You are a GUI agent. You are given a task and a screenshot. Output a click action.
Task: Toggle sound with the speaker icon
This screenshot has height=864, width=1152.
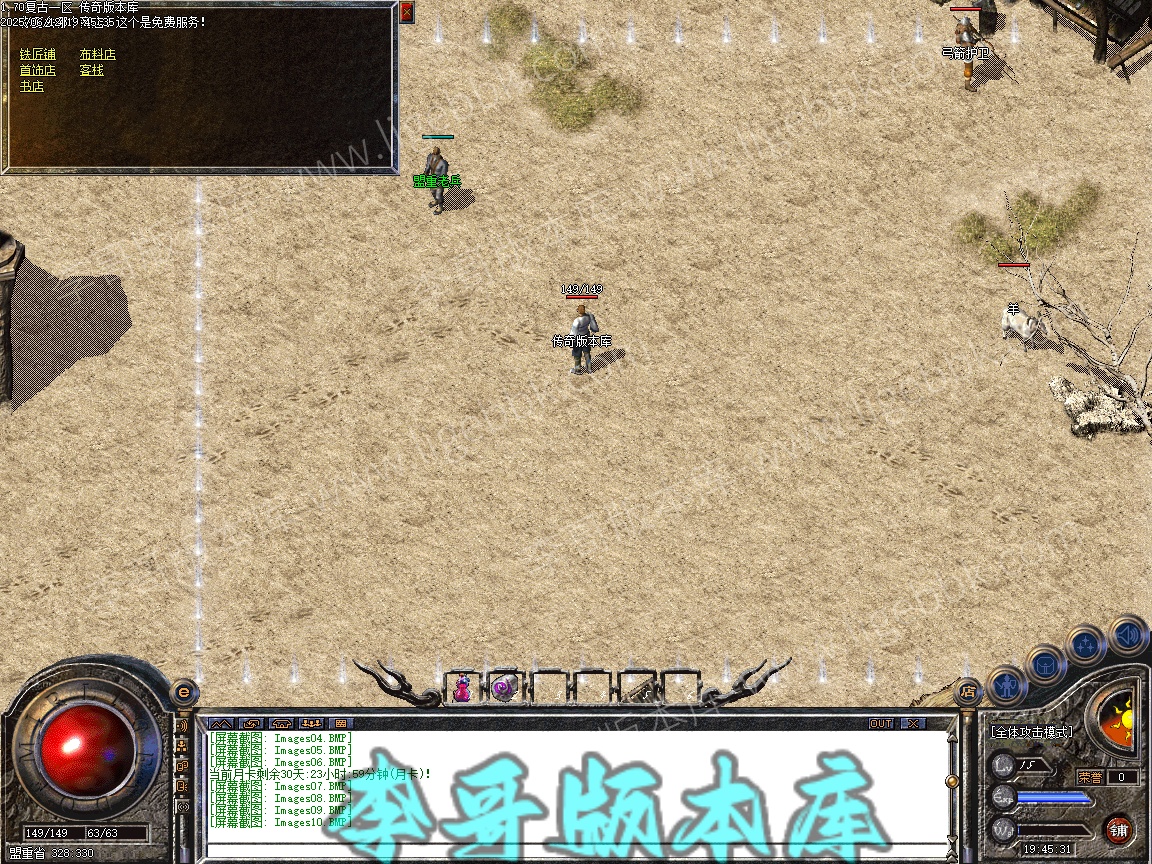[1128, 634]
